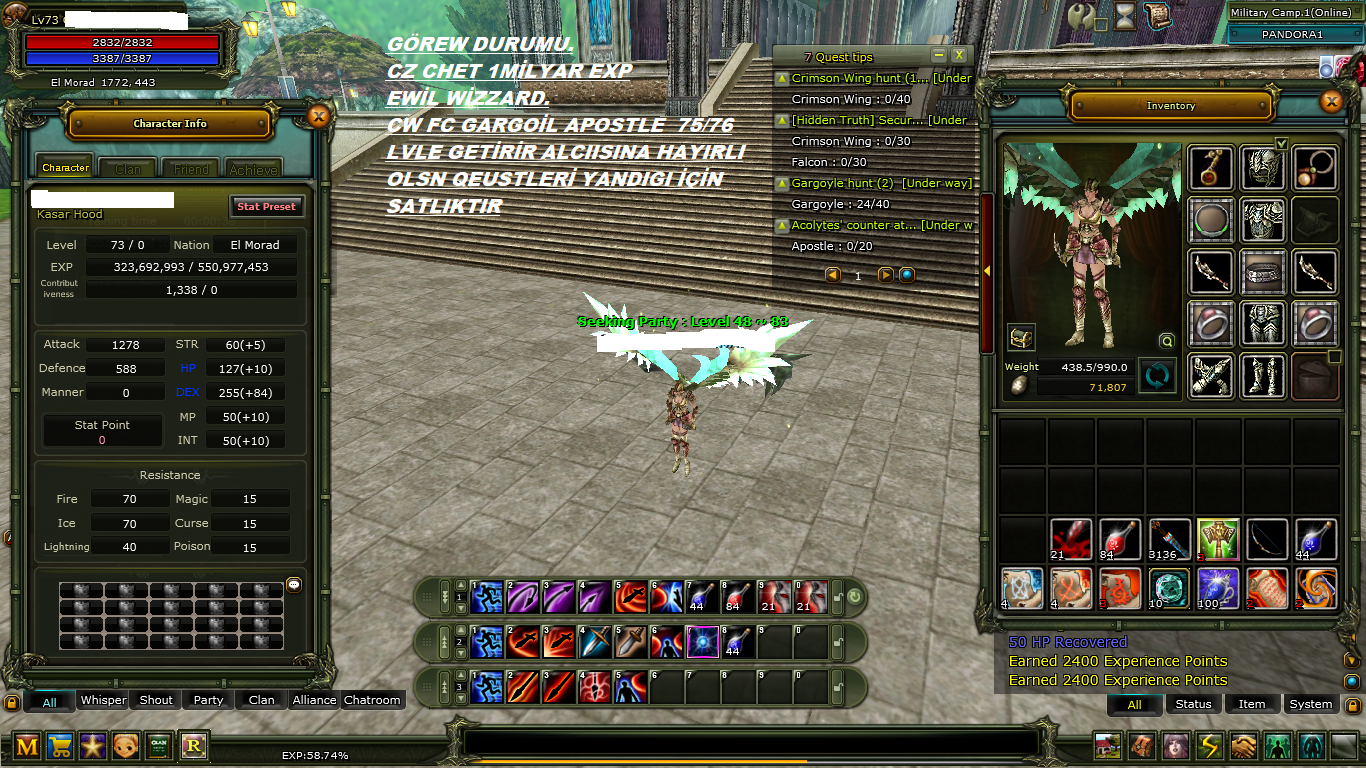Click the handshake trade icon
This screenshot has height=768, width=1366.
1243,746
